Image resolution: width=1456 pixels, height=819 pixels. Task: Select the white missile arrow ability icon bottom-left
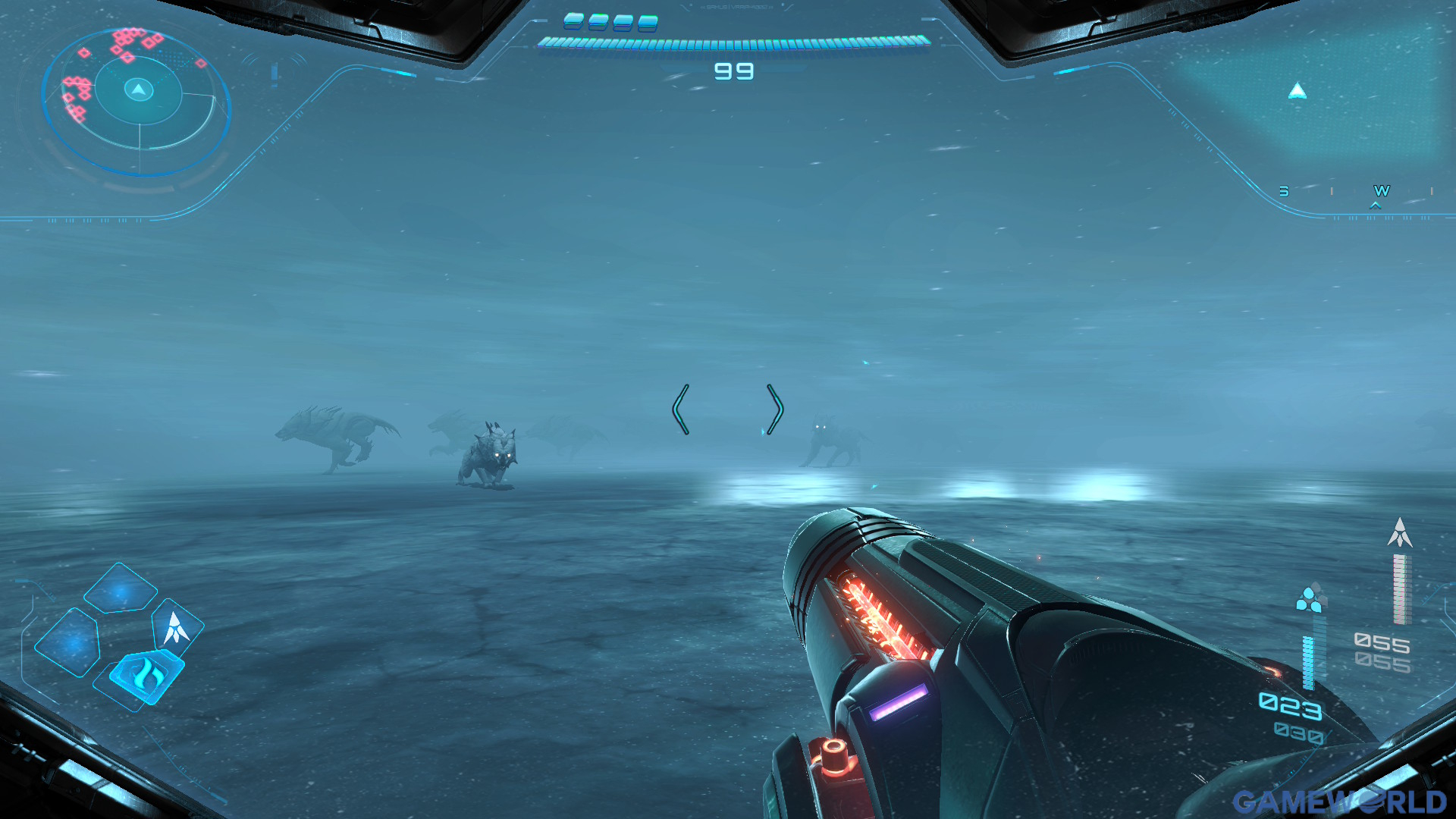[175, 629]
